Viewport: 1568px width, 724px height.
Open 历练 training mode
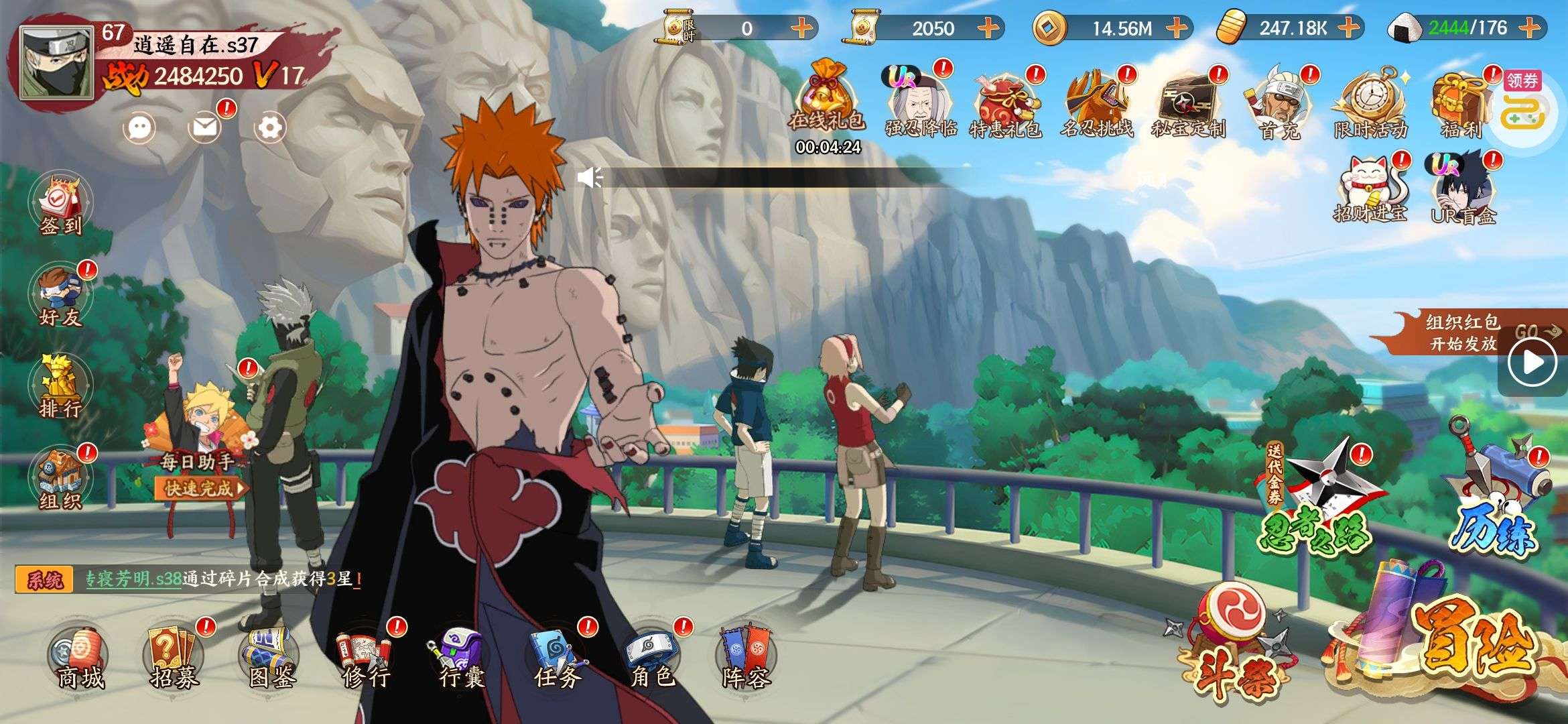pyautogui.click(x=1498, y=496)
